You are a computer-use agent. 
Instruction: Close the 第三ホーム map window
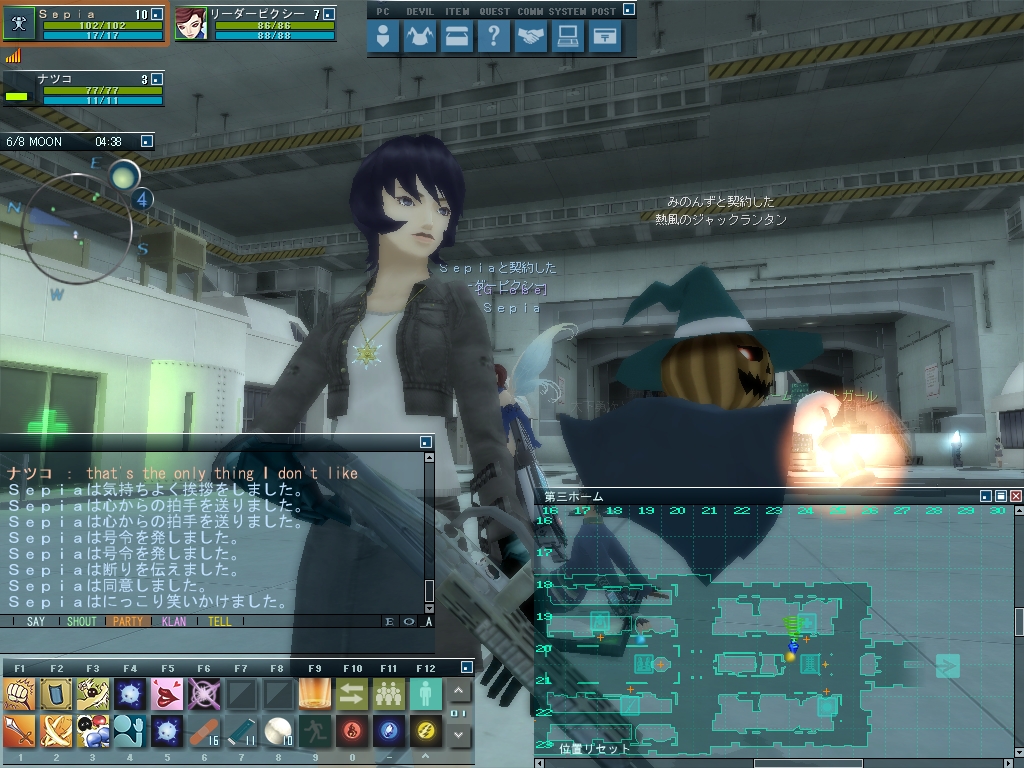1016,496
